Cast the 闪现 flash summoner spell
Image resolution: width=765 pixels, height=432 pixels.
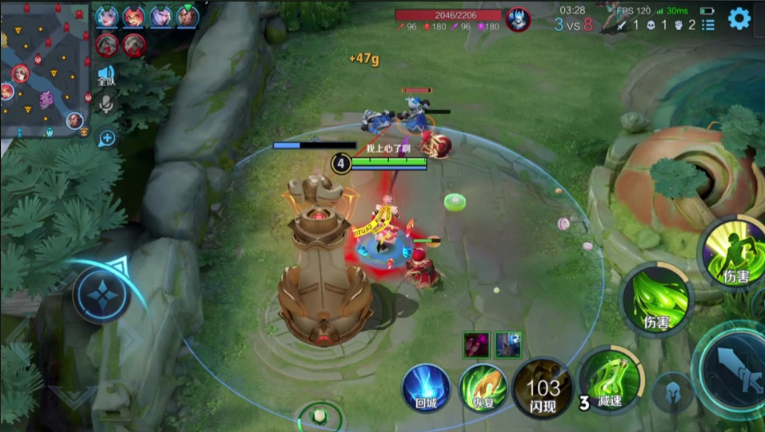543,388
